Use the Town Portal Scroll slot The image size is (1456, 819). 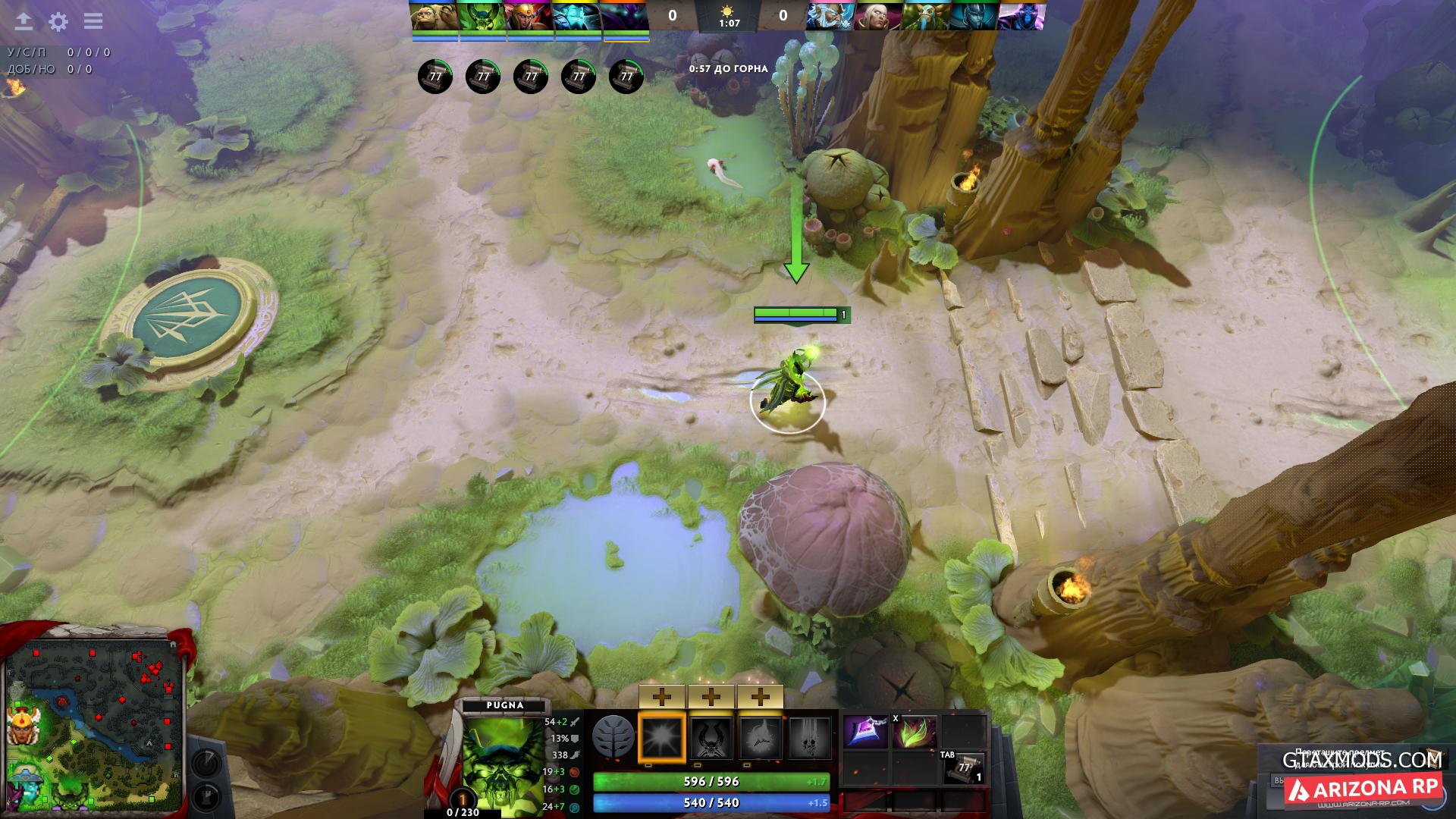(x=965, y=768)
